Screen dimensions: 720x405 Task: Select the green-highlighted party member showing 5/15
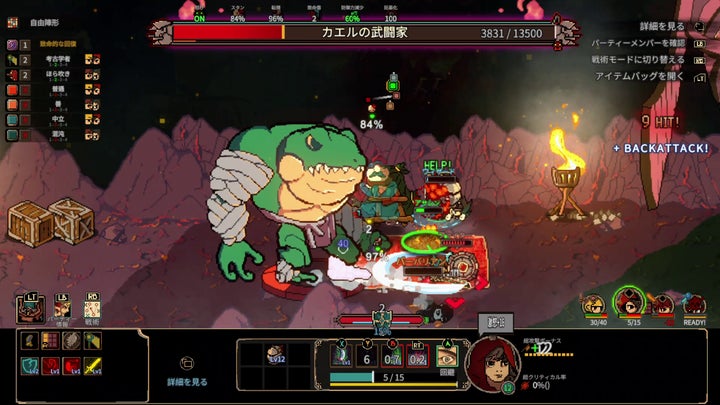coord(628,302)
